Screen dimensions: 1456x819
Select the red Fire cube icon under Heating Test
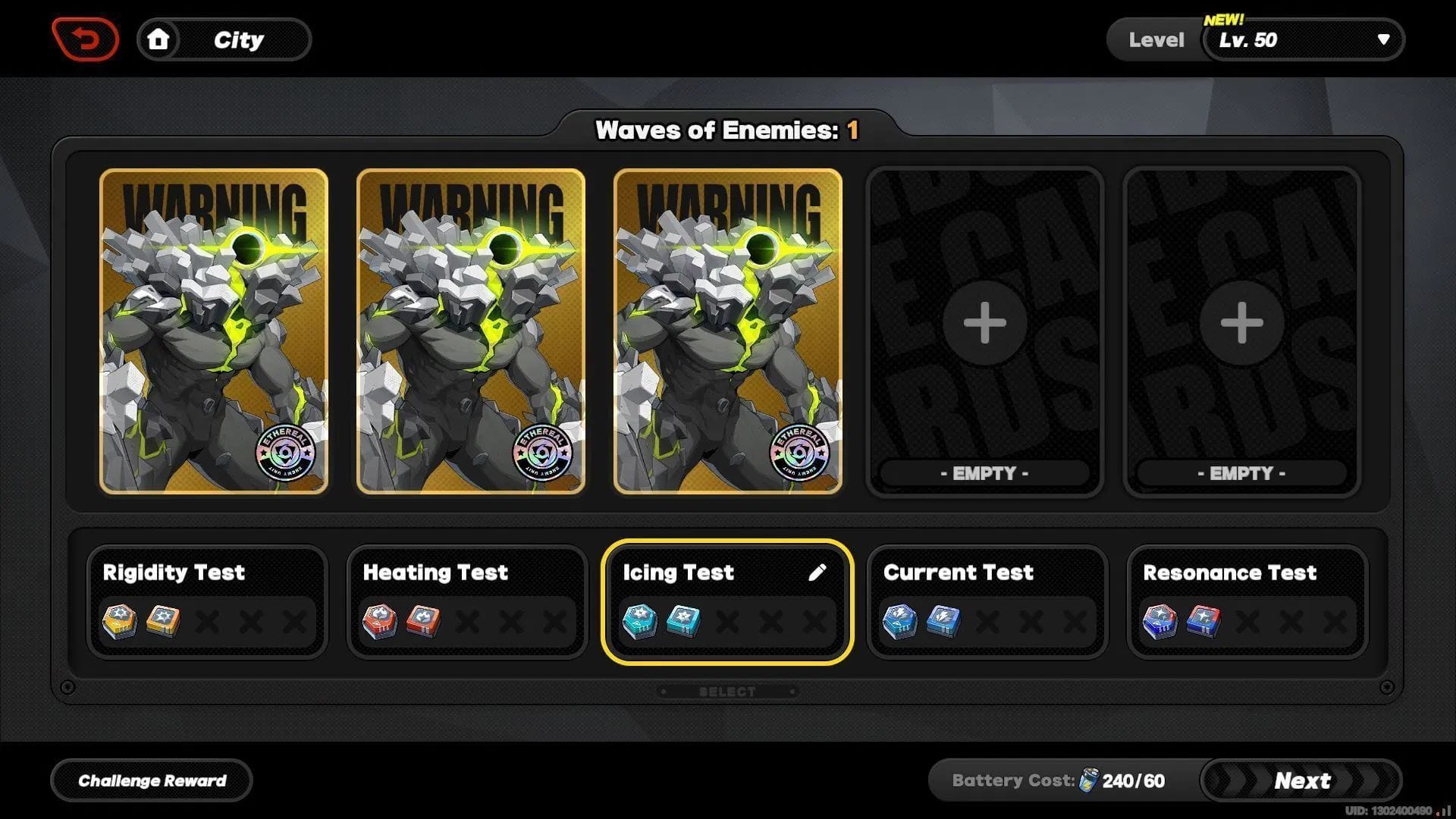tap(382, 620)
